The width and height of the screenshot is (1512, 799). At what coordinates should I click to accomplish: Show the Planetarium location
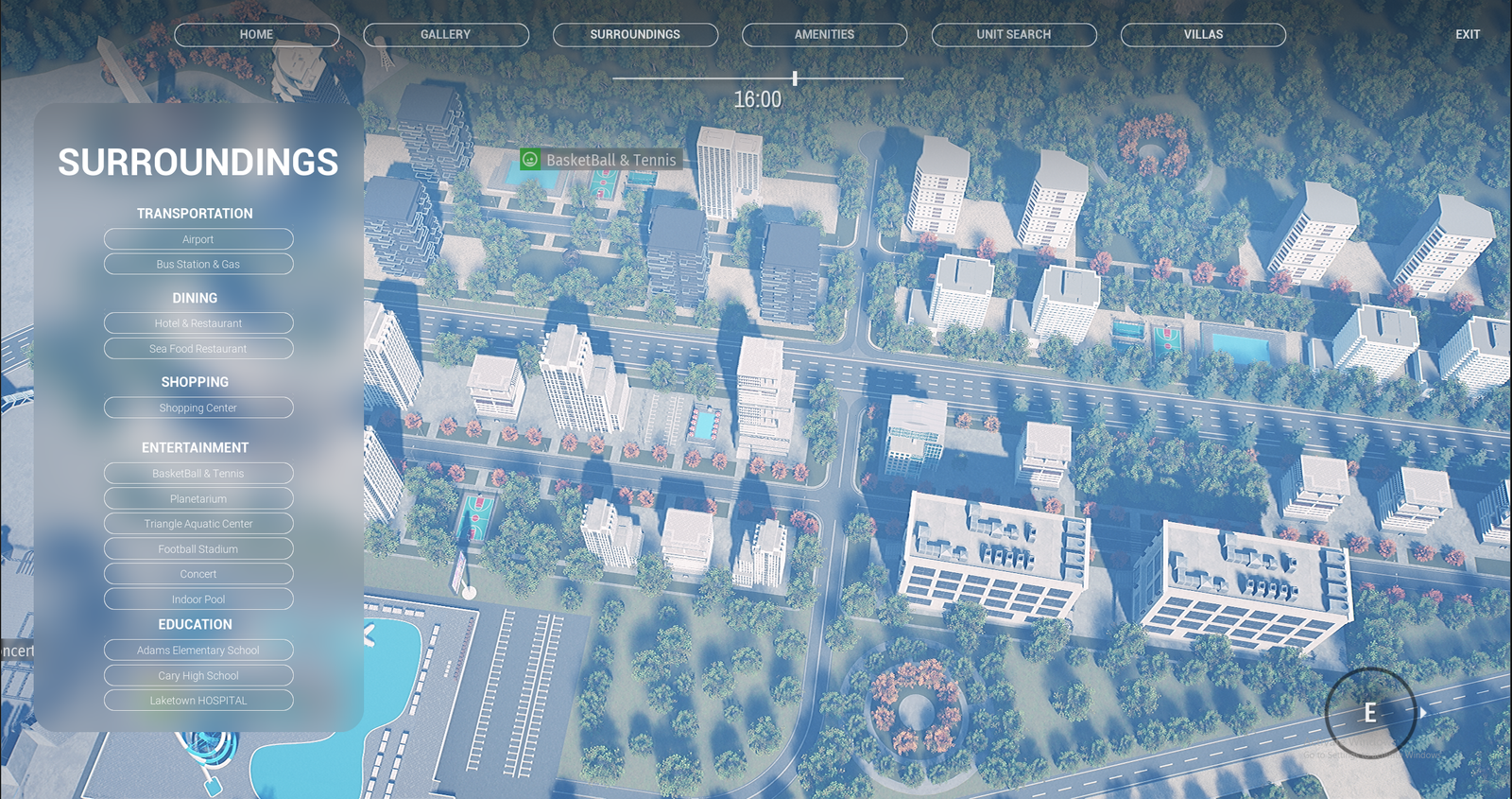[198, 499]
